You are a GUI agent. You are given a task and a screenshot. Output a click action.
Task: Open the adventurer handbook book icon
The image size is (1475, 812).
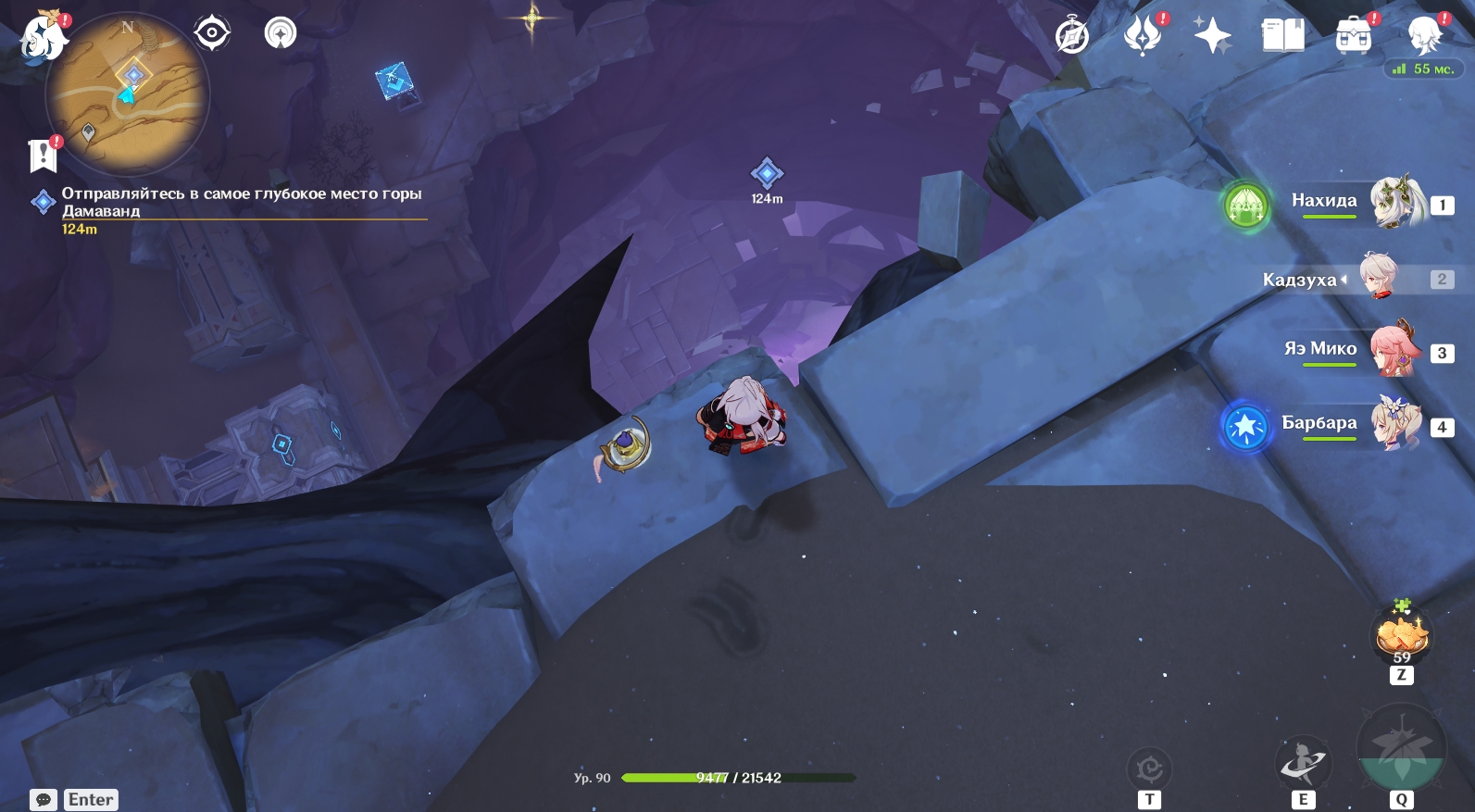tap(1282, 37)
